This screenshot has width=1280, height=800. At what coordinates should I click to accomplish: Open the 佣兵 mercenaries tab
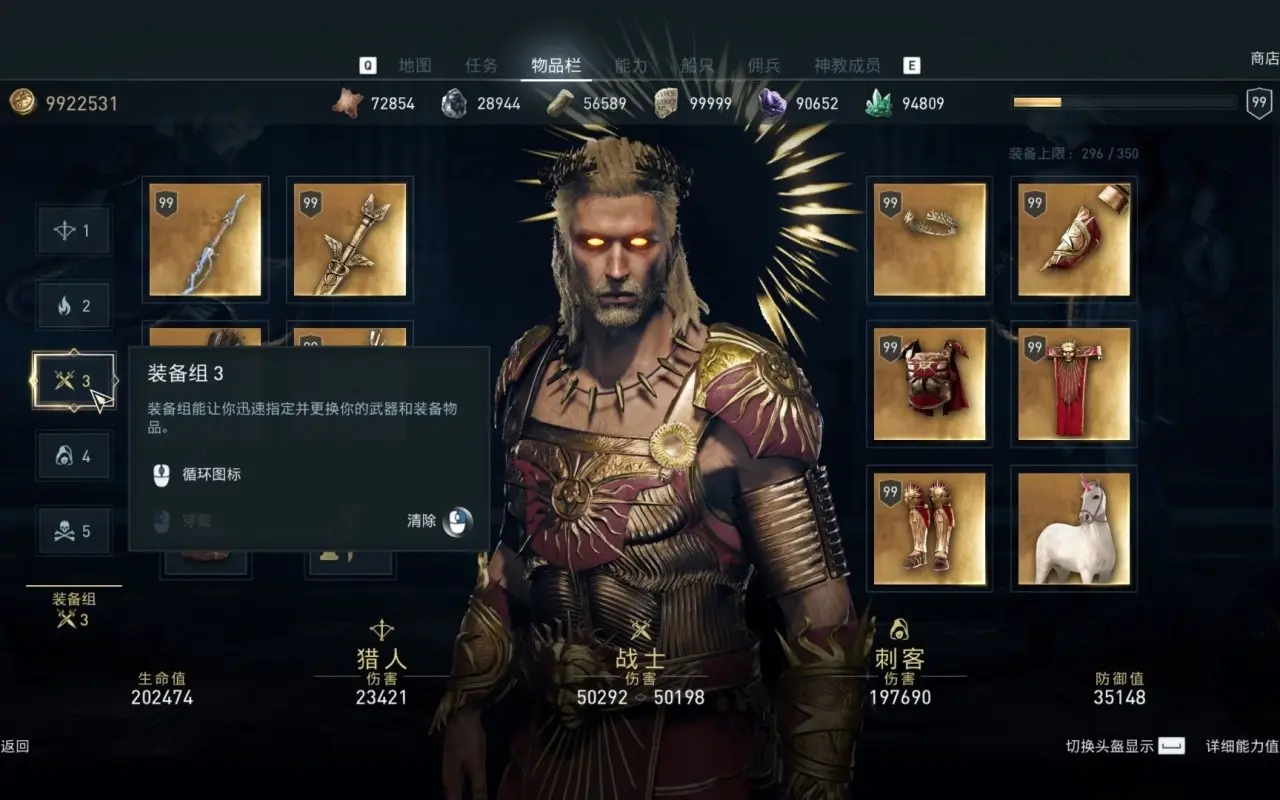coord(764,66)
